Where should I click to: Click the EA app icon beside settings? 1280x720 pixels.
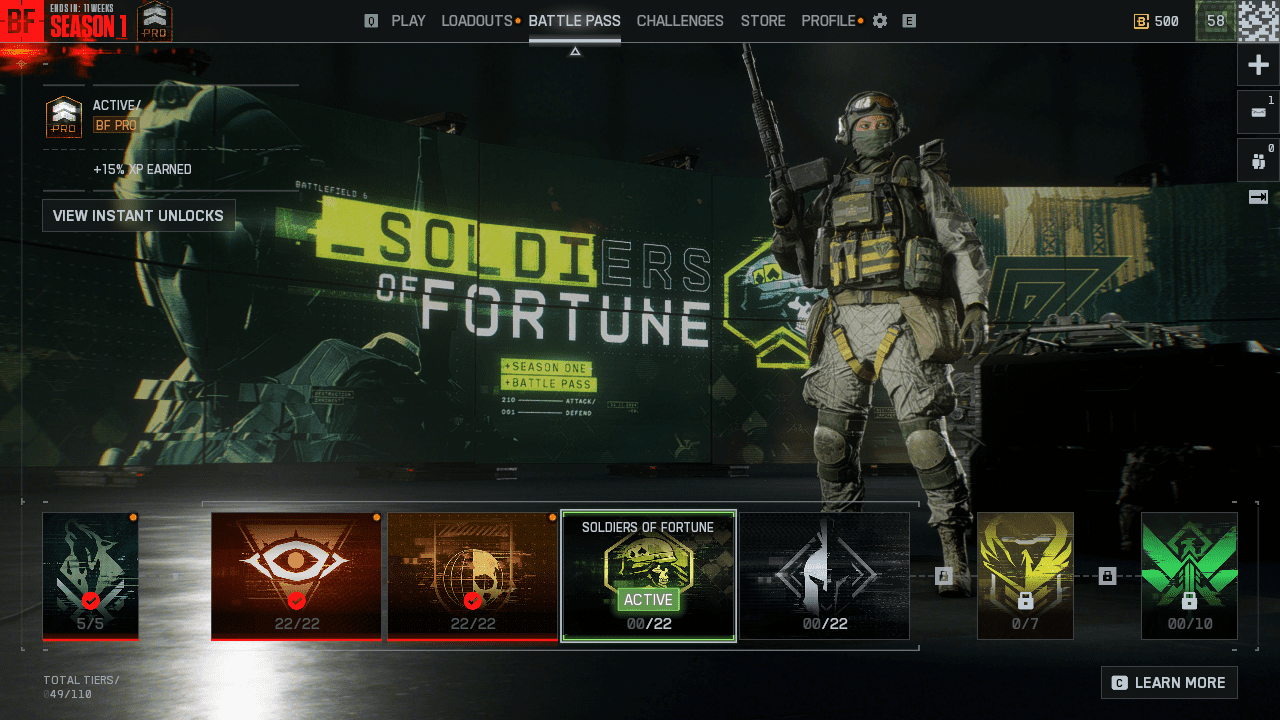pos(909,20)
